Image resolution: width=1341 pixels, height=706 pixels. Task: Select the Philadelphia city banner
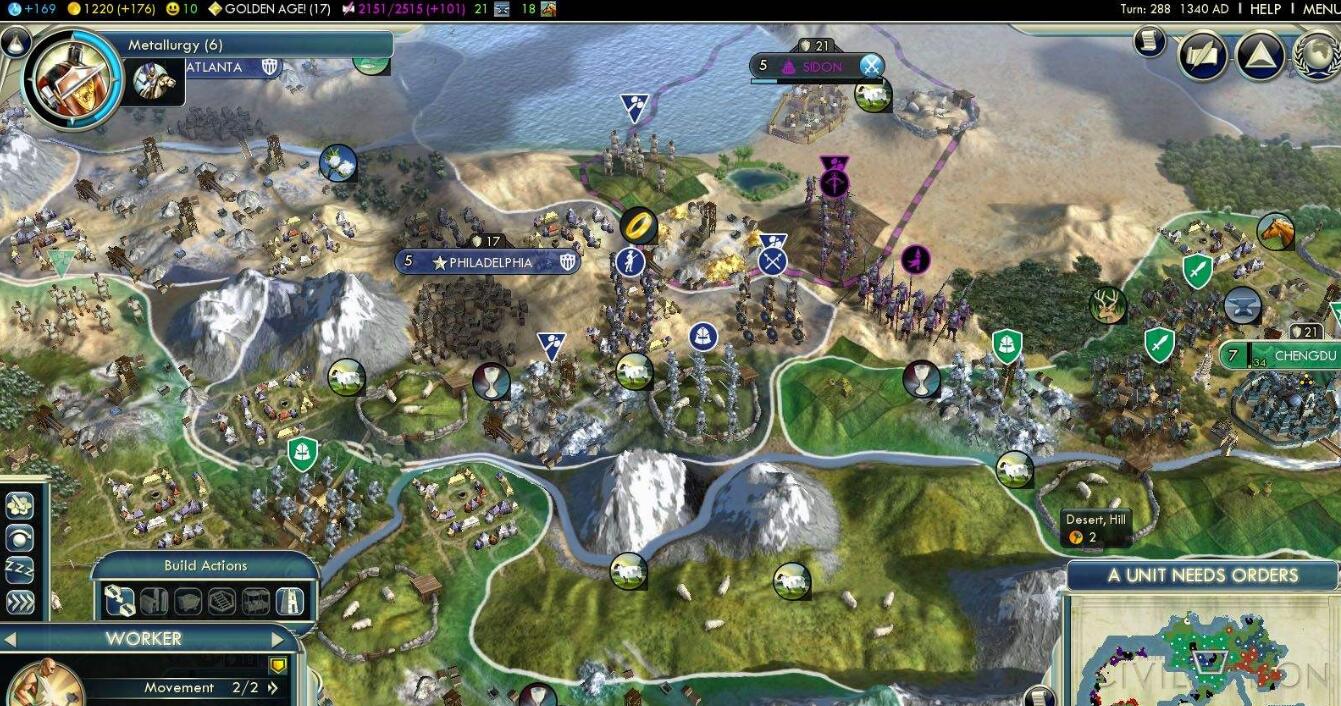point(488,263)
